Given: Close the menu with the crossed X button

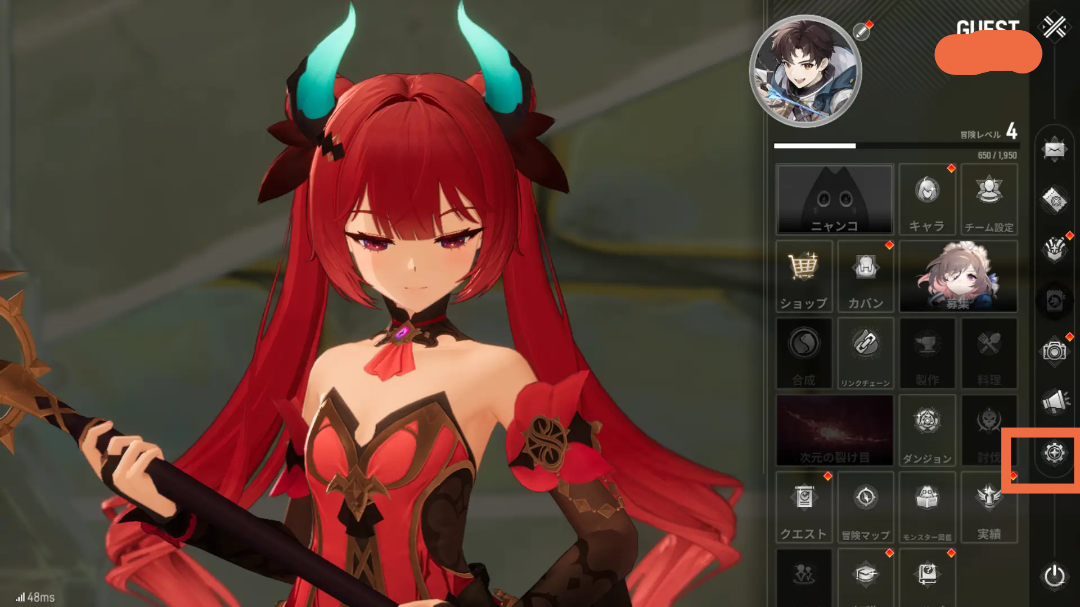Looking at the screenshot, I should pos(1053,27).
